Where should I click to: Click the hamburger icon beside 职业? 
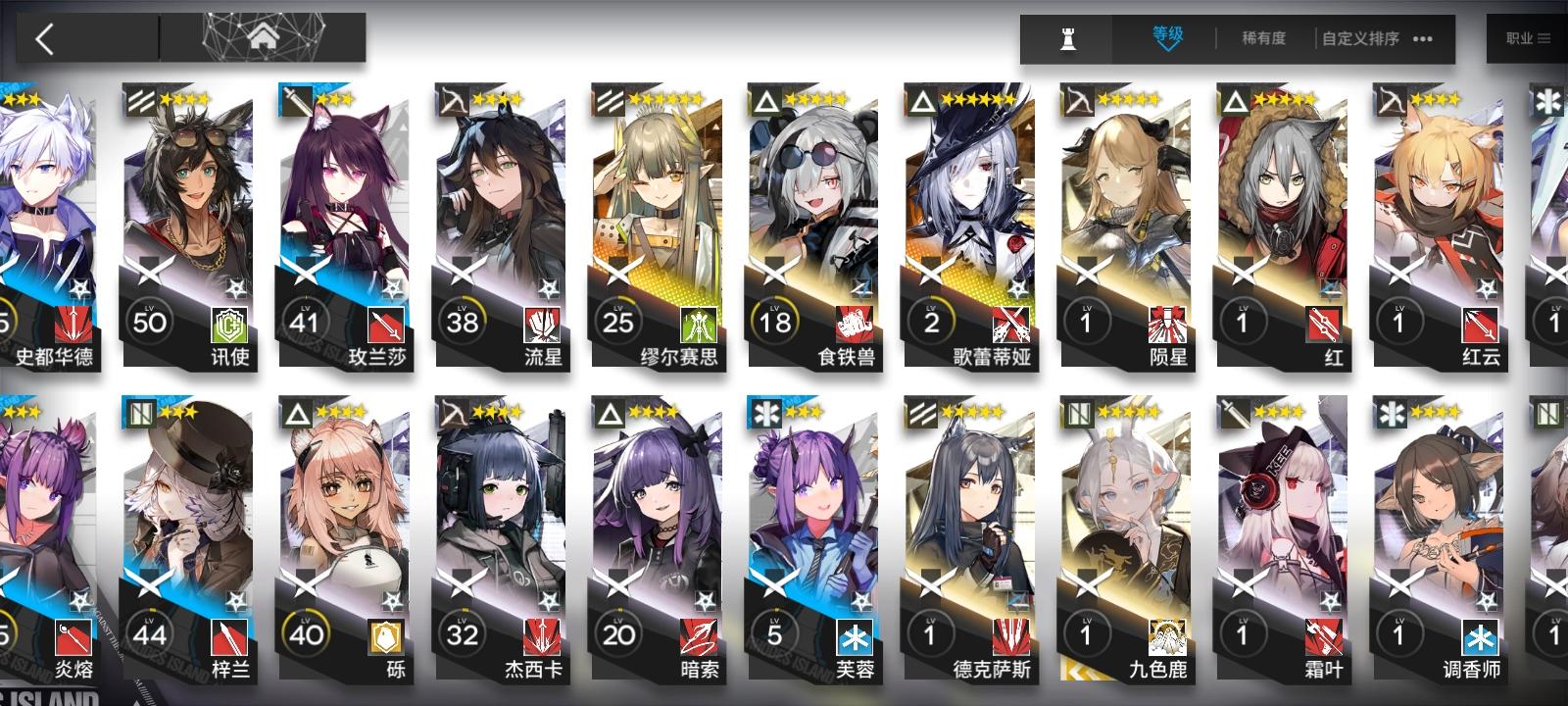pyautogui.click(x=1545, y=39)
